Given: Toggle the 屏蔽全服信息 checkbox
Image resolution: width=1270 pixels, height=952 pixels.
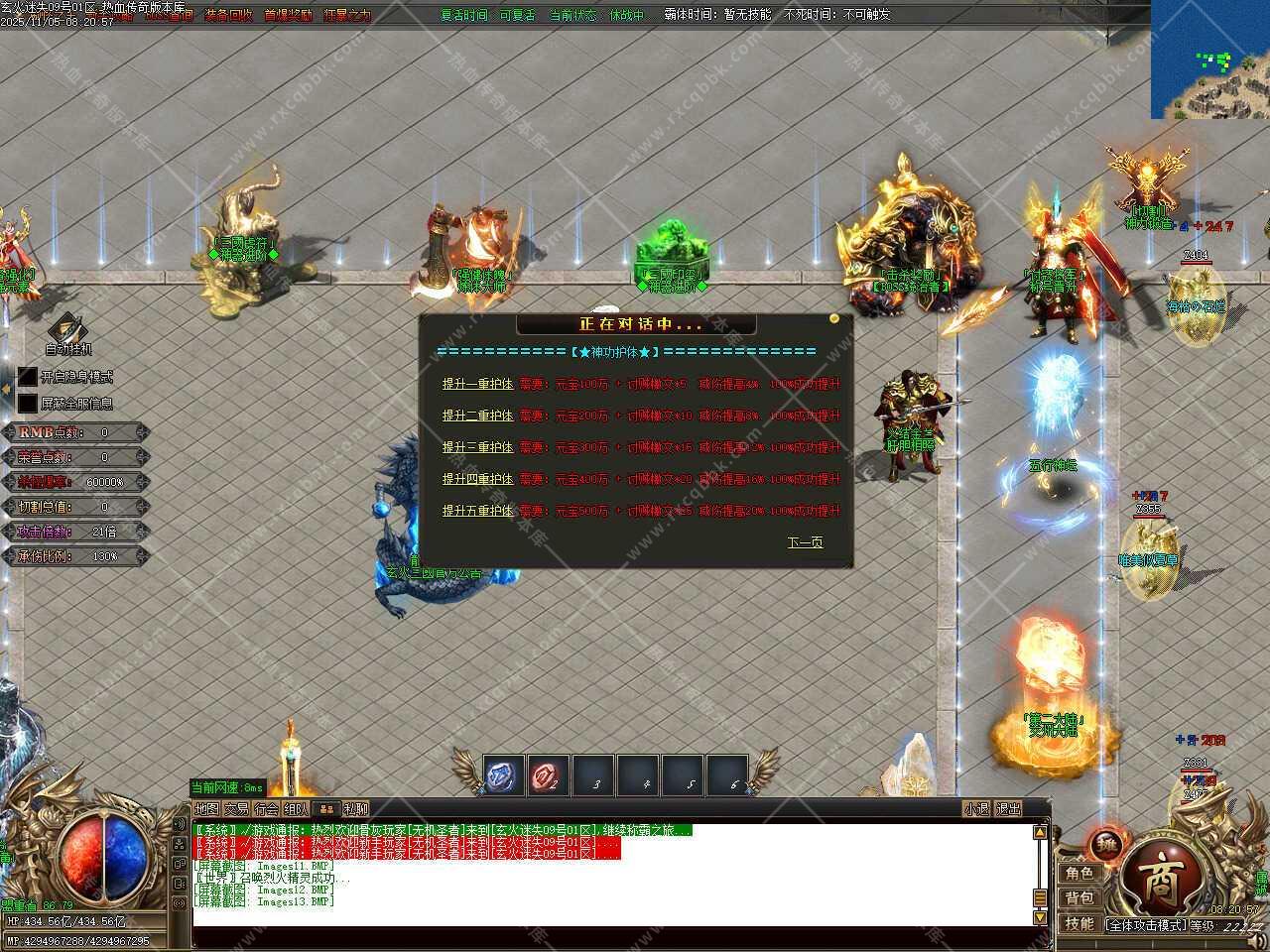Looking at the screenshot, I should tap(28, 404).
